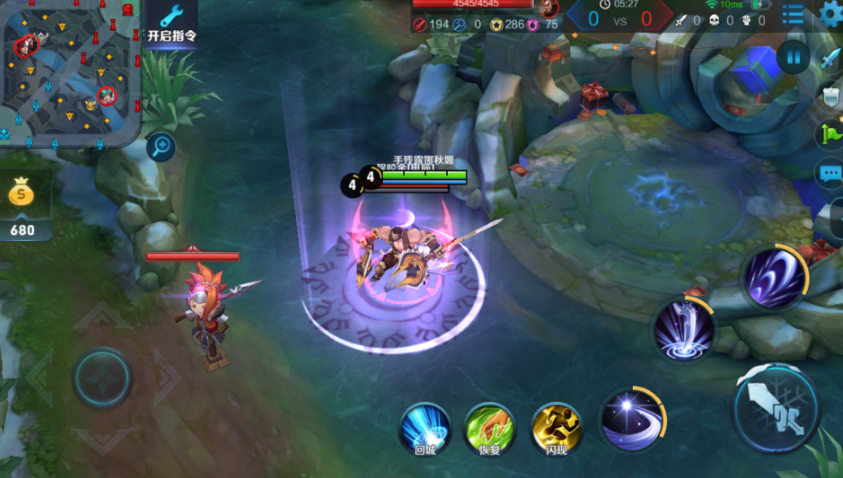The image size is (843, 478).
Task: Activate the 恢复 heal spell
Action: (489, 427)
